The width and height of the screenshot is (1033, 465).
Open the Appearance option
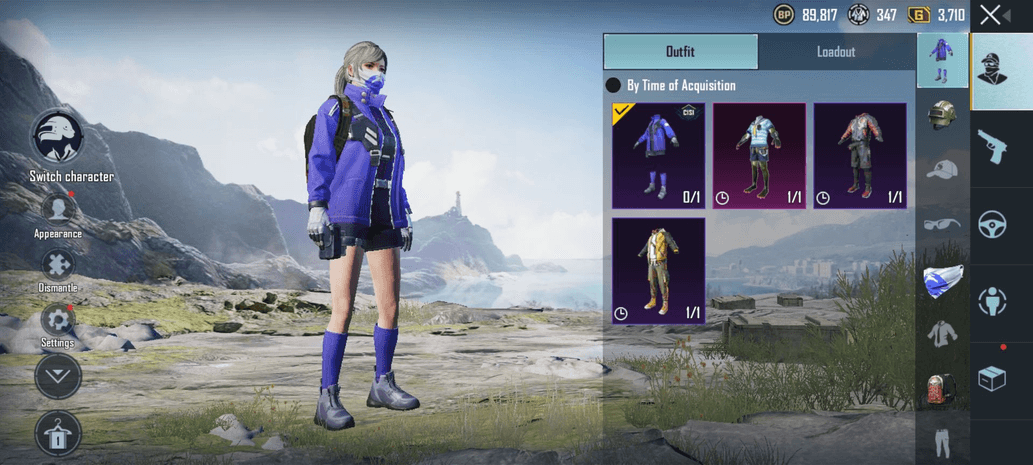[x=58, y=209]
